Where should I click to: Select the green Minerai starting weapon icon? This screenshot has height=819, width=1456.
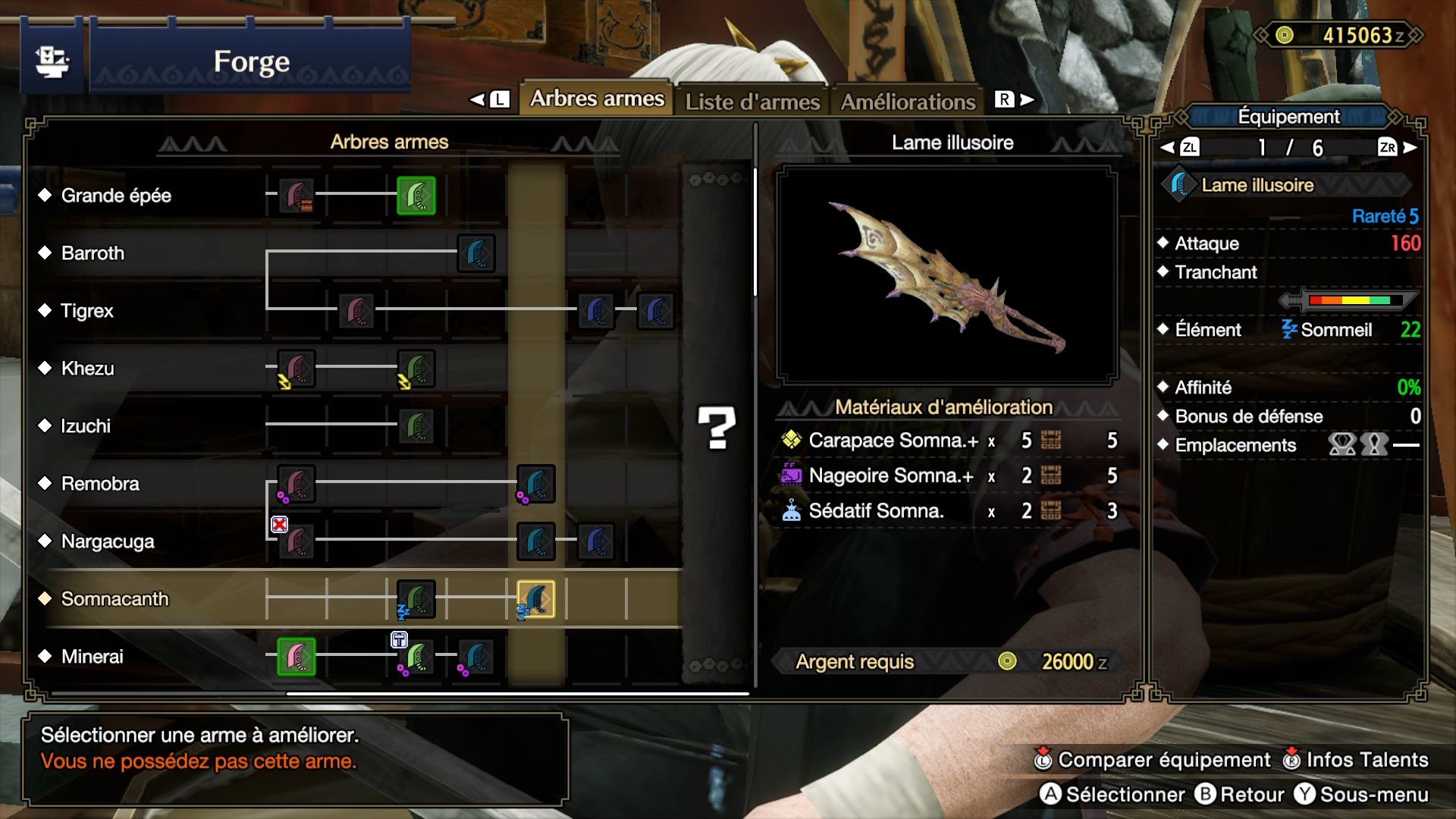[x=296, y=657]
